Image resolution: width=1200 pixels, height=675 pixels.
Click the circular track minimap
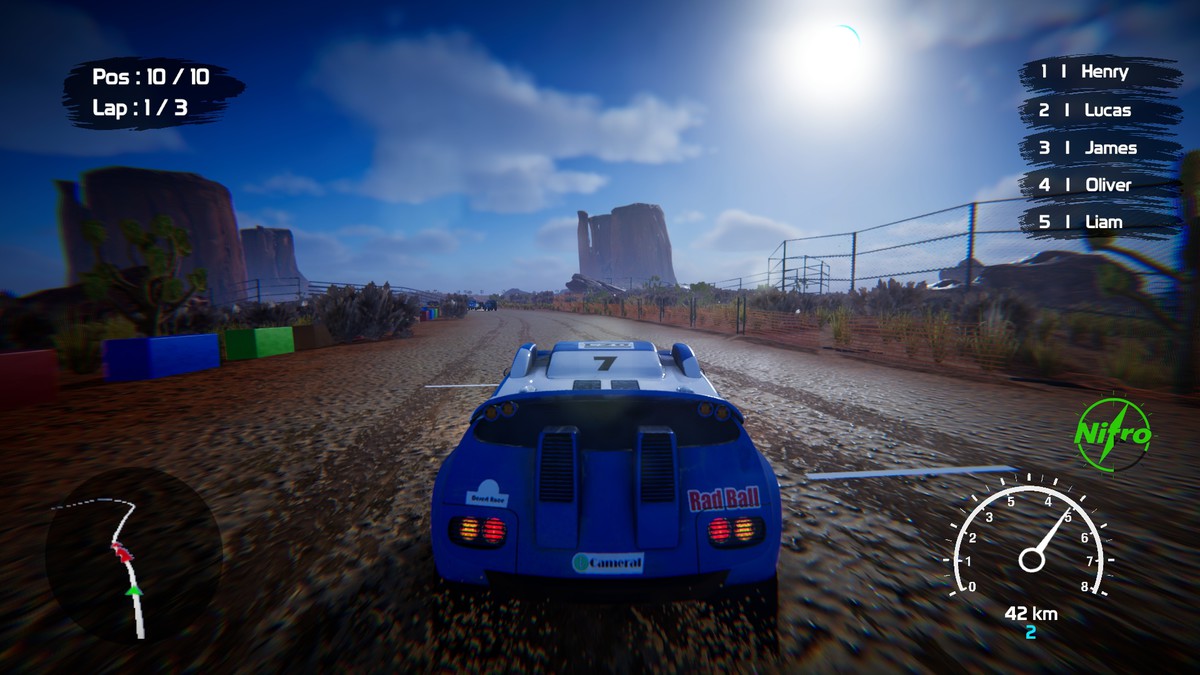[x=133, y=555]
